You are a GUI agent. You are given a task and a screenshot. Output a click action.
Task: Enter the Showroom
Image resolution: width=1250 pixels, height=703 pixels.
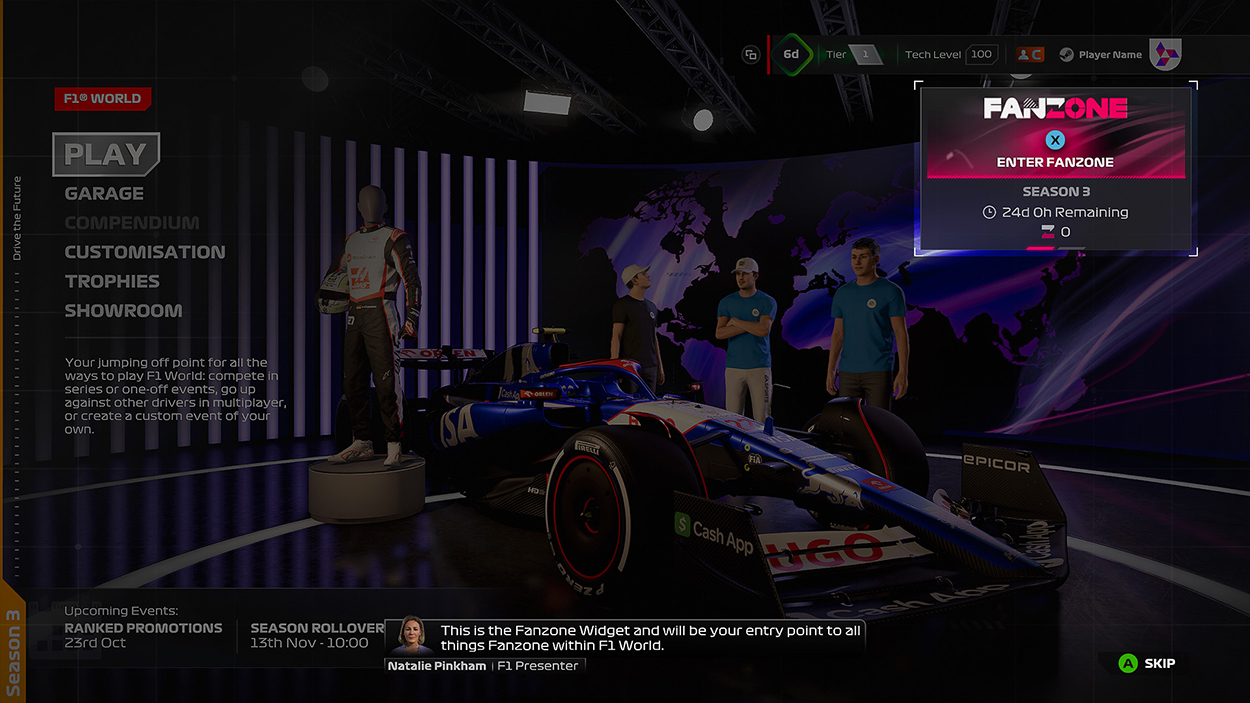123,311
